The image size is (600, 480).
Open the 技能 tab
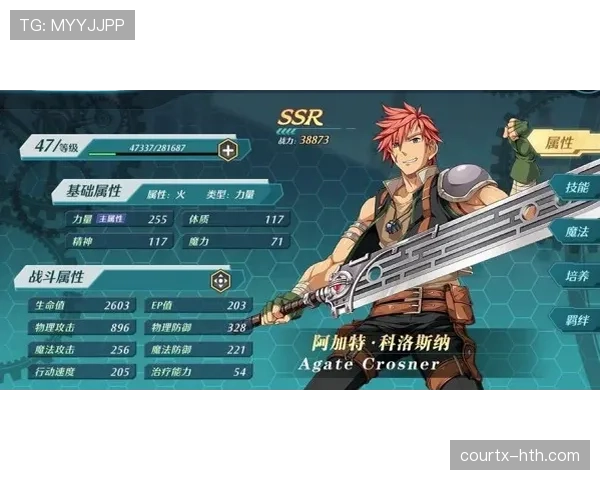click(x=577, y=187)
